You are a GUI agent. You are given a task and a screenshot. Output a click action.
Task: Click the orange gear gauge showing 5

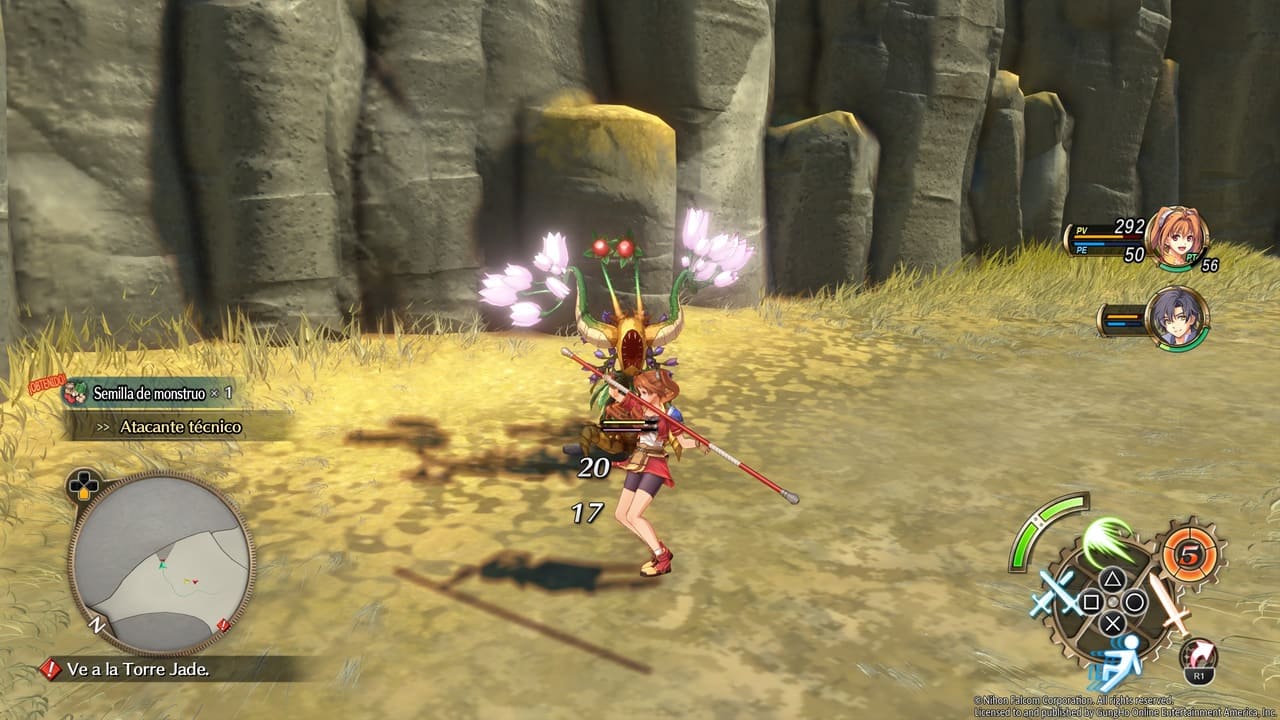pos(1189,554)
